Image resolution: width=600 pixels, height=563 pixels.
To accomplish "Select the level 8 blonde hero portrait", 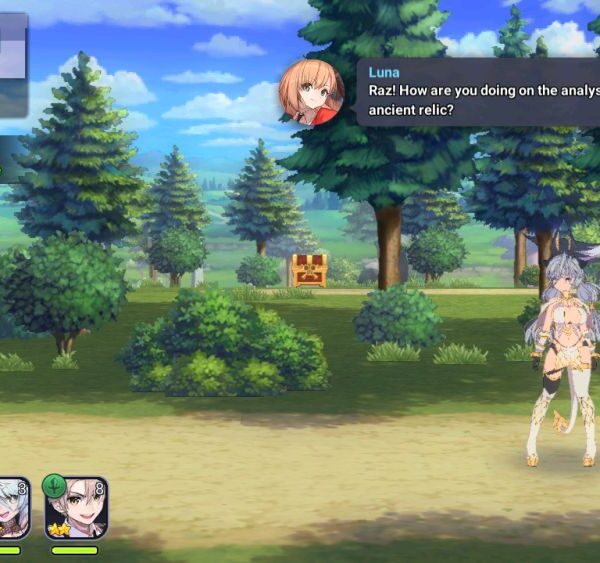I will coord(76,508).
